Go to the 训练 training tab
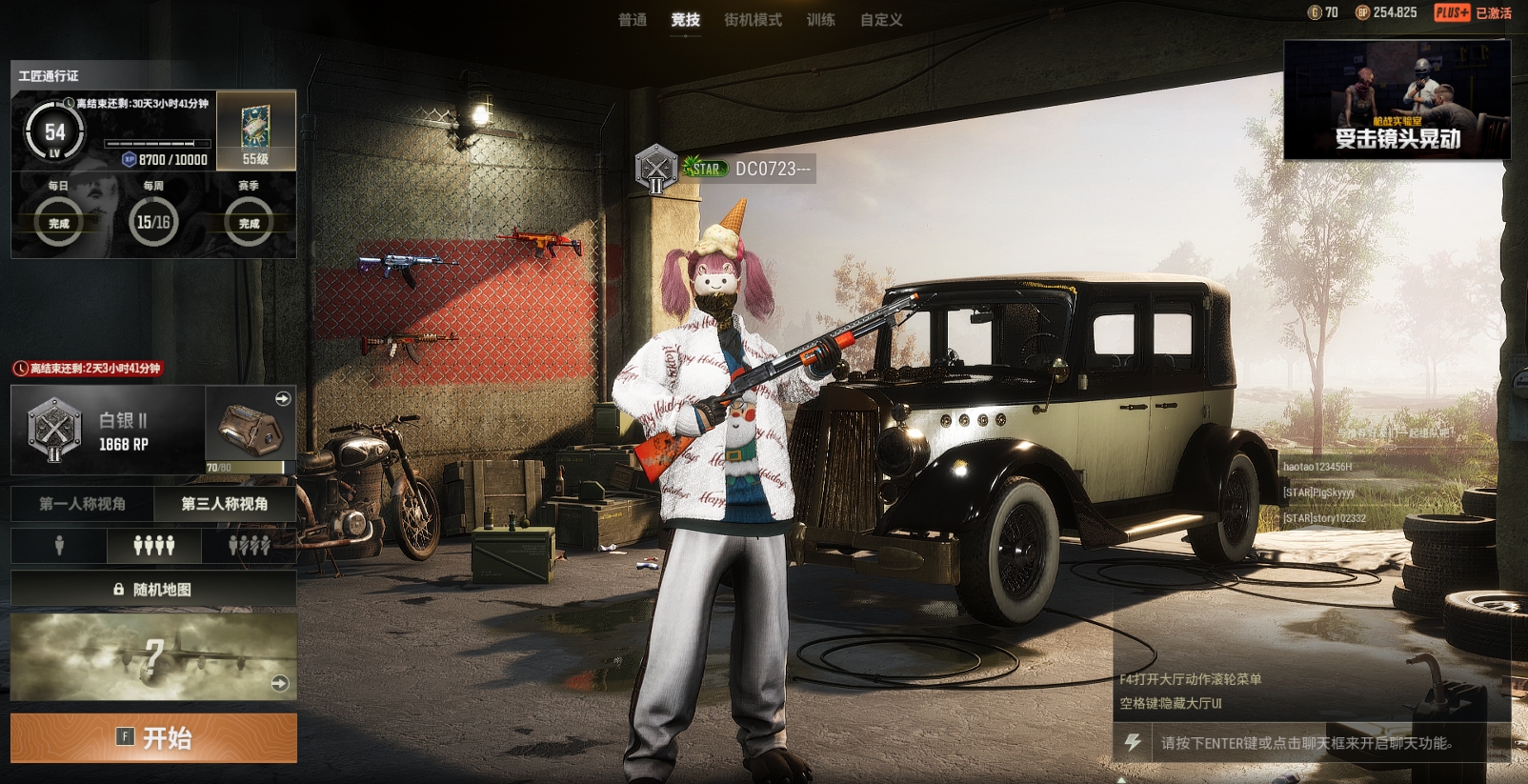Viewport: 1528px width, 784px height. 820,20
